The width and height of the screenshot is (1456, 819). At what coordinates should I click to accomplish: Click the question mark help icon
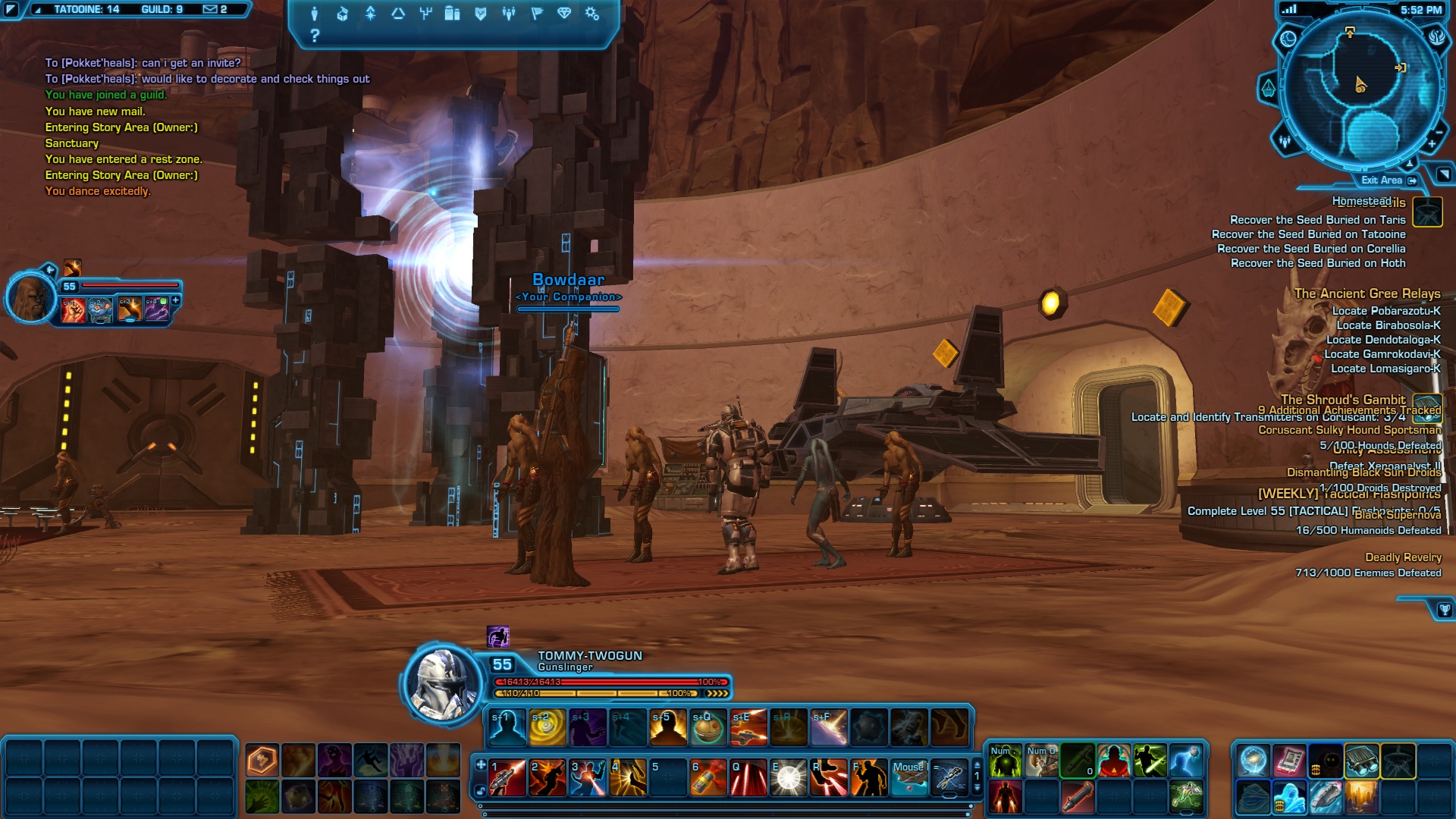315,36
